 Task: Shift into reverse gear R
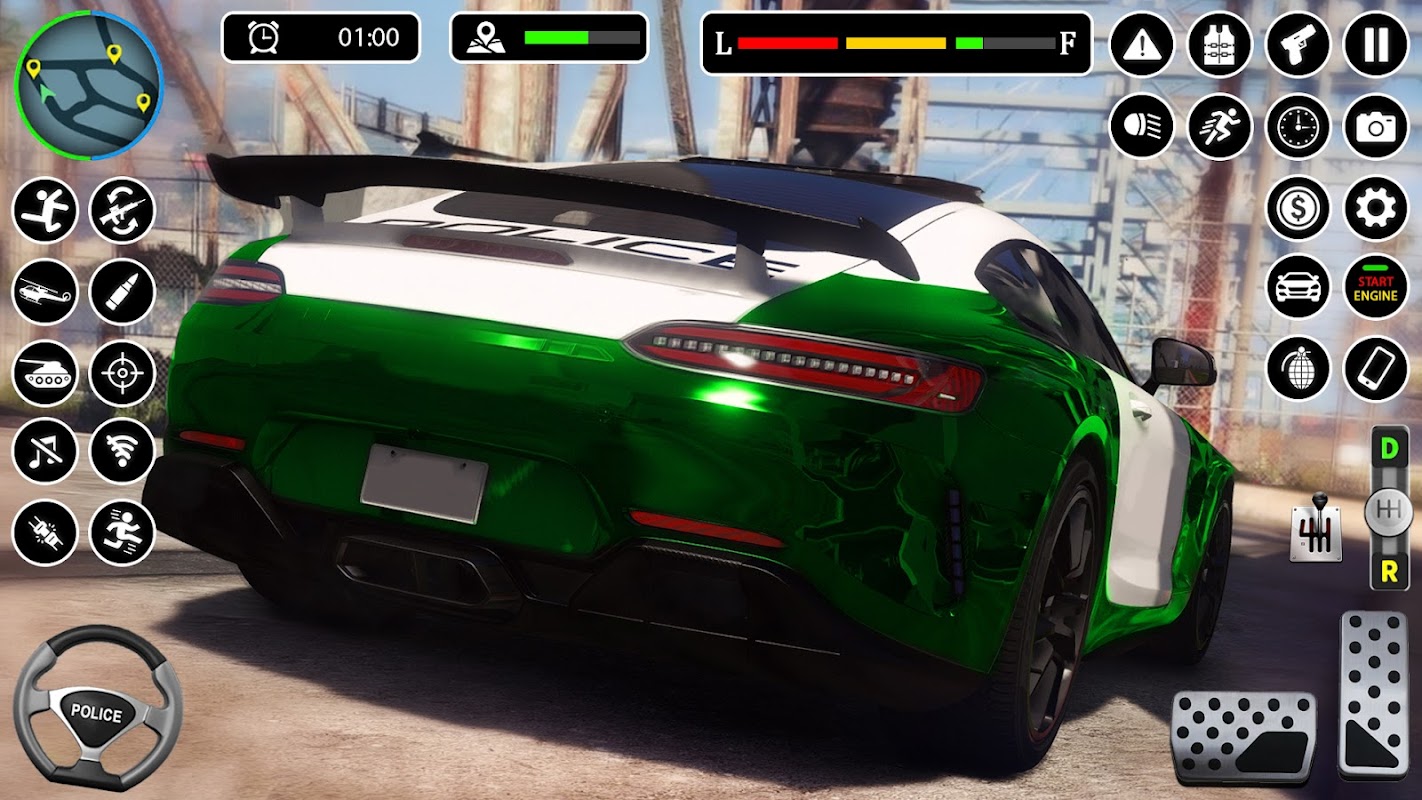pos(1388,571)
